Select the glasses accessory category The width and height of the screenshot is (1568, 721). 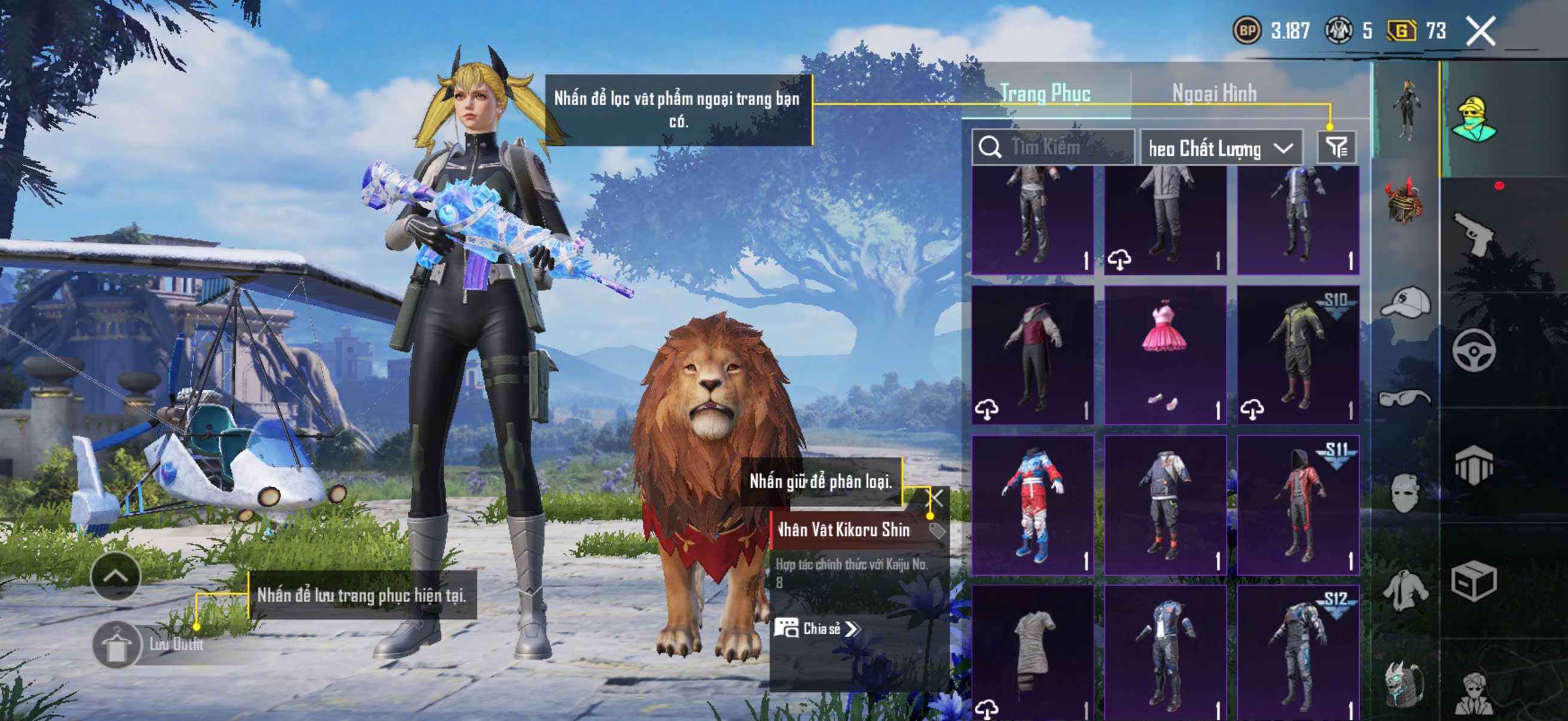tap(1405, 398)
